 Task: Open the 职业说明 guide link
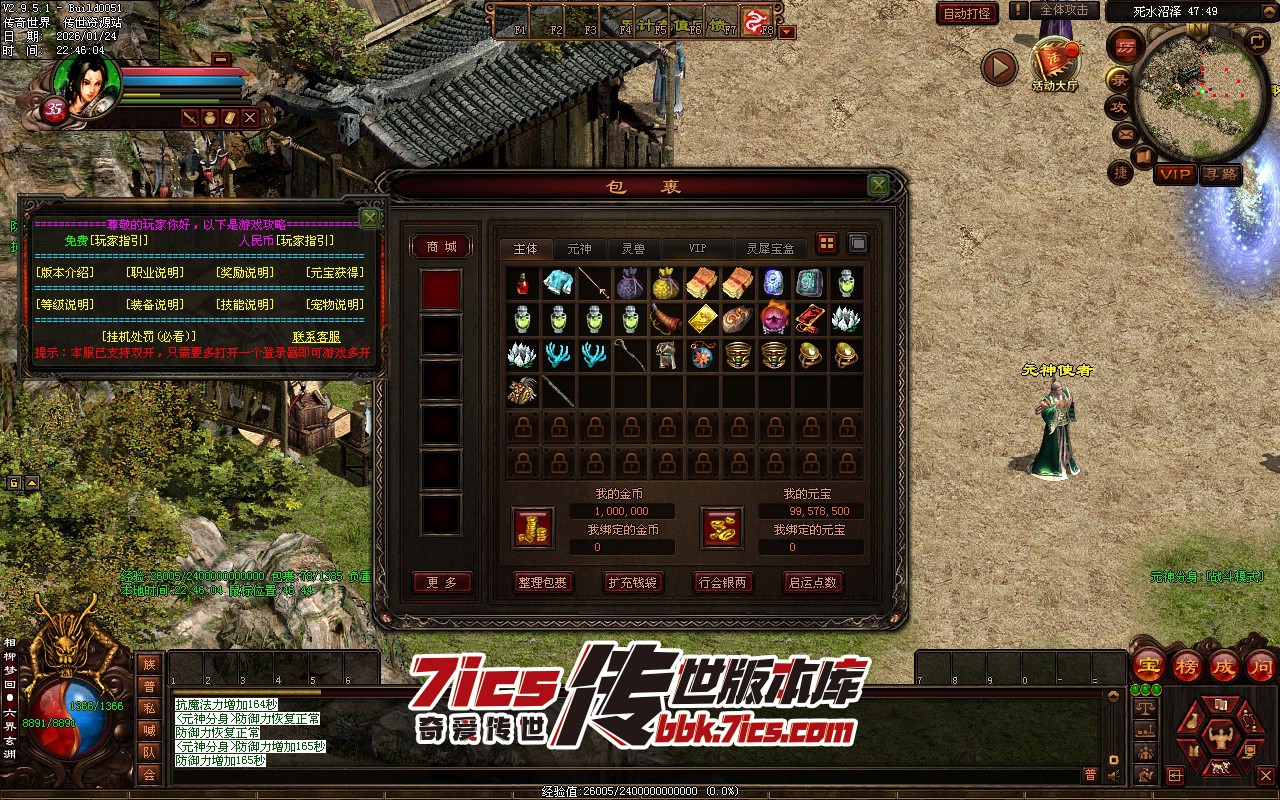pyautogui.click(x=154, y=272)
